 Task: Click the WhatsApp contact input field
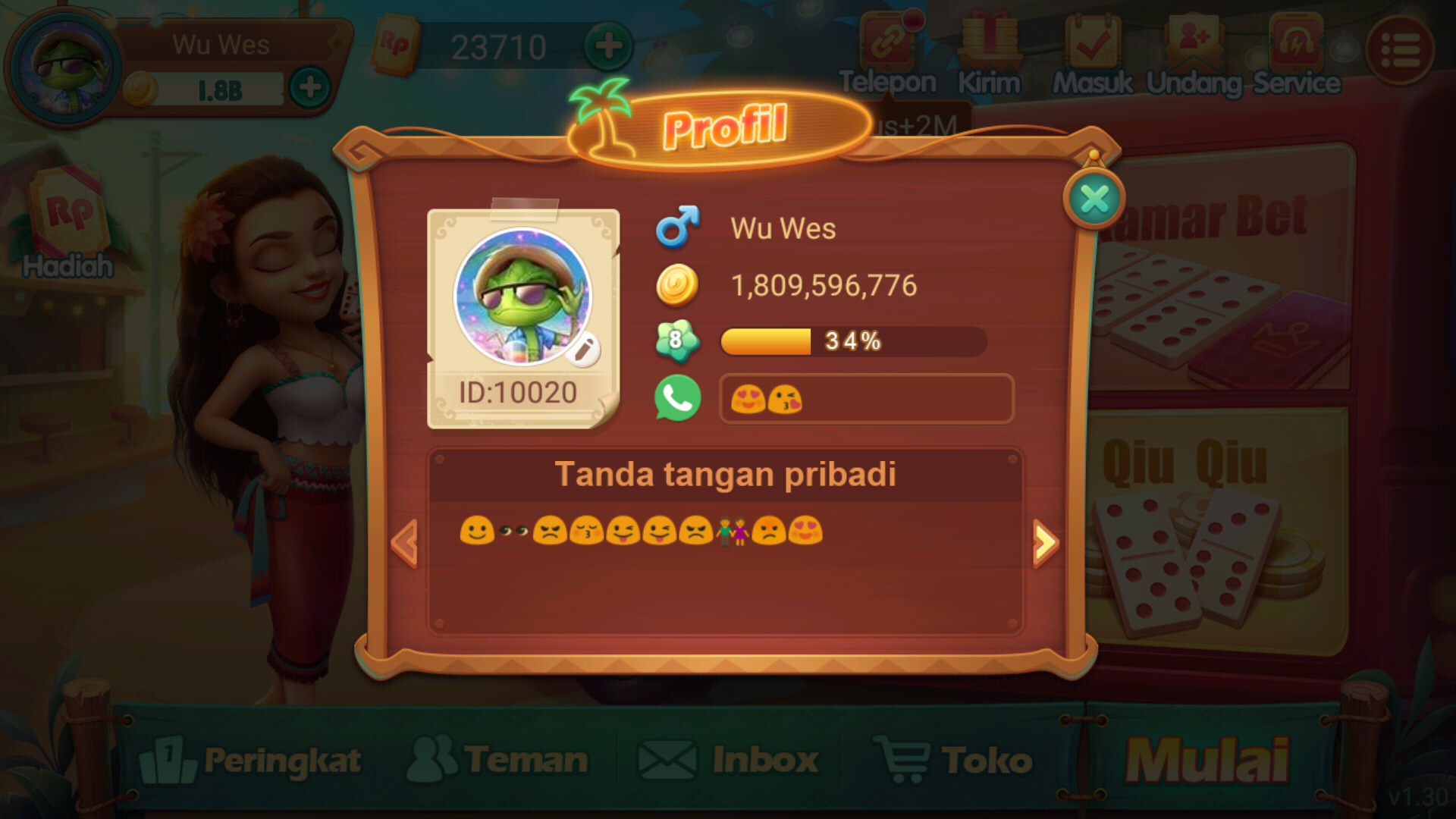(866, 399)
